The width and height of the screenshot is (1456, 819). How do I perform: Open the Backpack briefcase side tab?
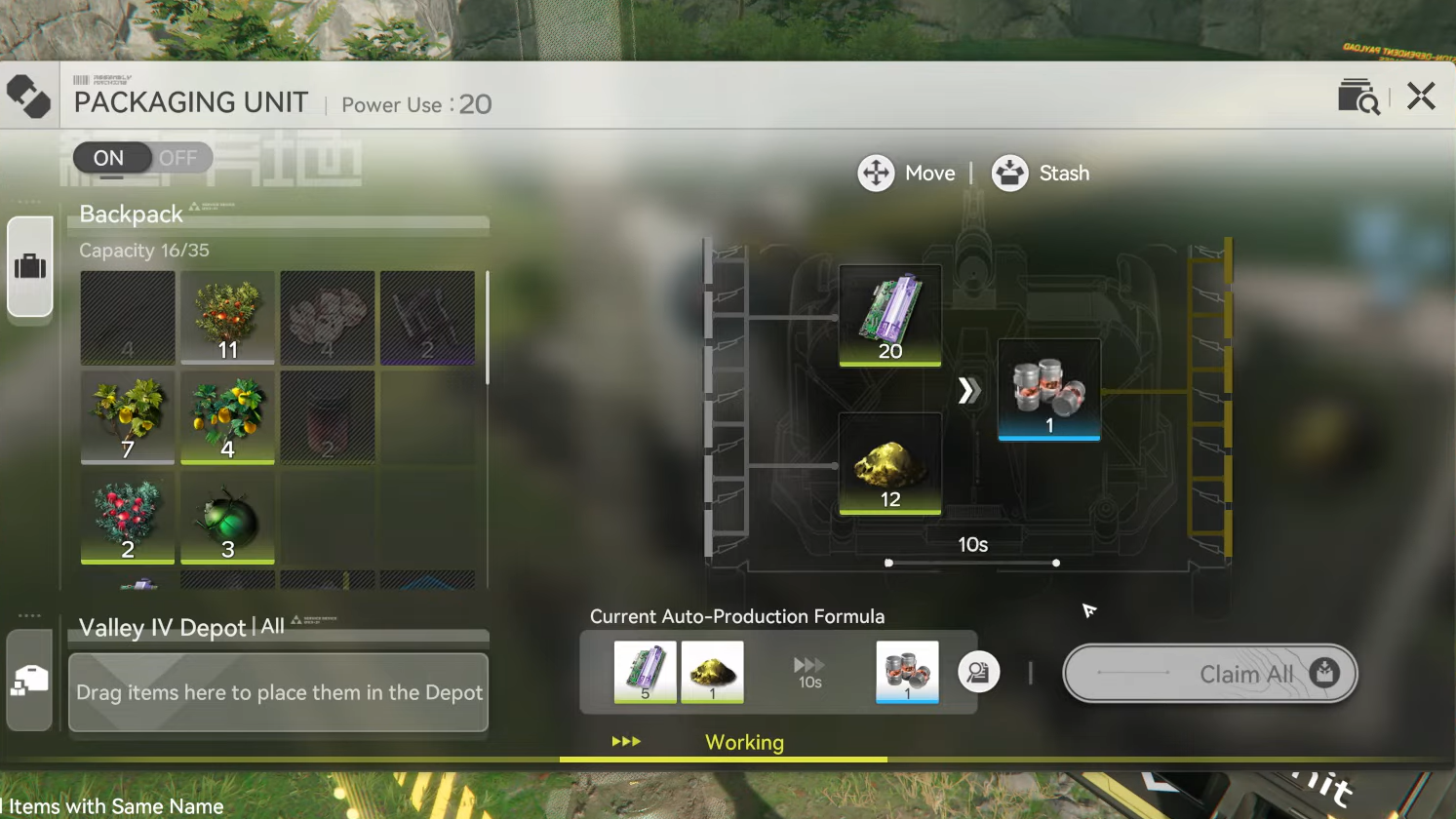pyautogui.click(x=30, y=266)
